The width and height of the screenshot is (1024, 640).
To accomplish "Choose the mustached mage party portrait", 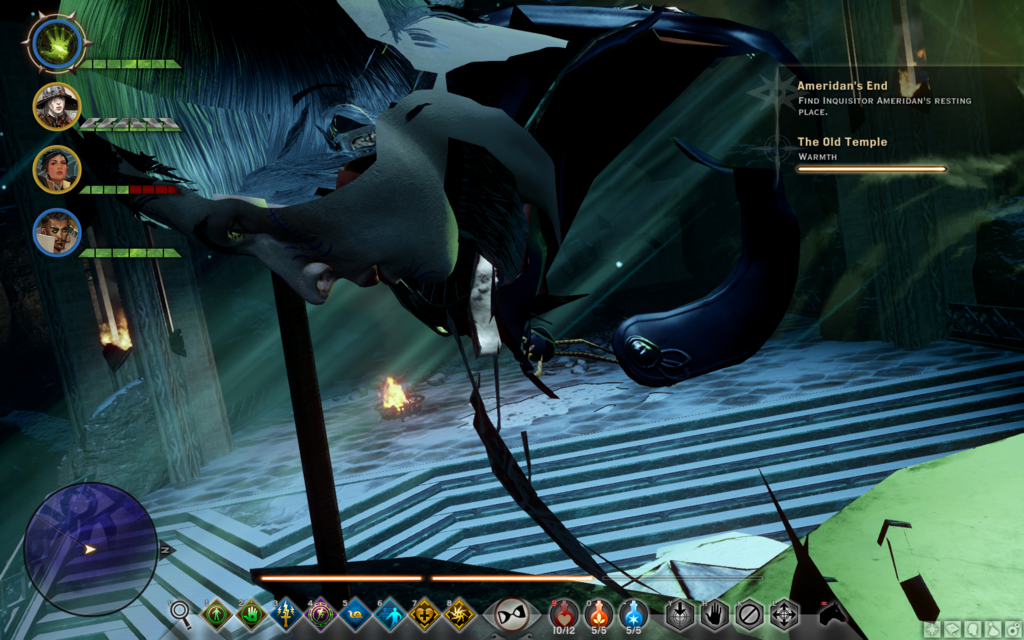I will point(57,232).
